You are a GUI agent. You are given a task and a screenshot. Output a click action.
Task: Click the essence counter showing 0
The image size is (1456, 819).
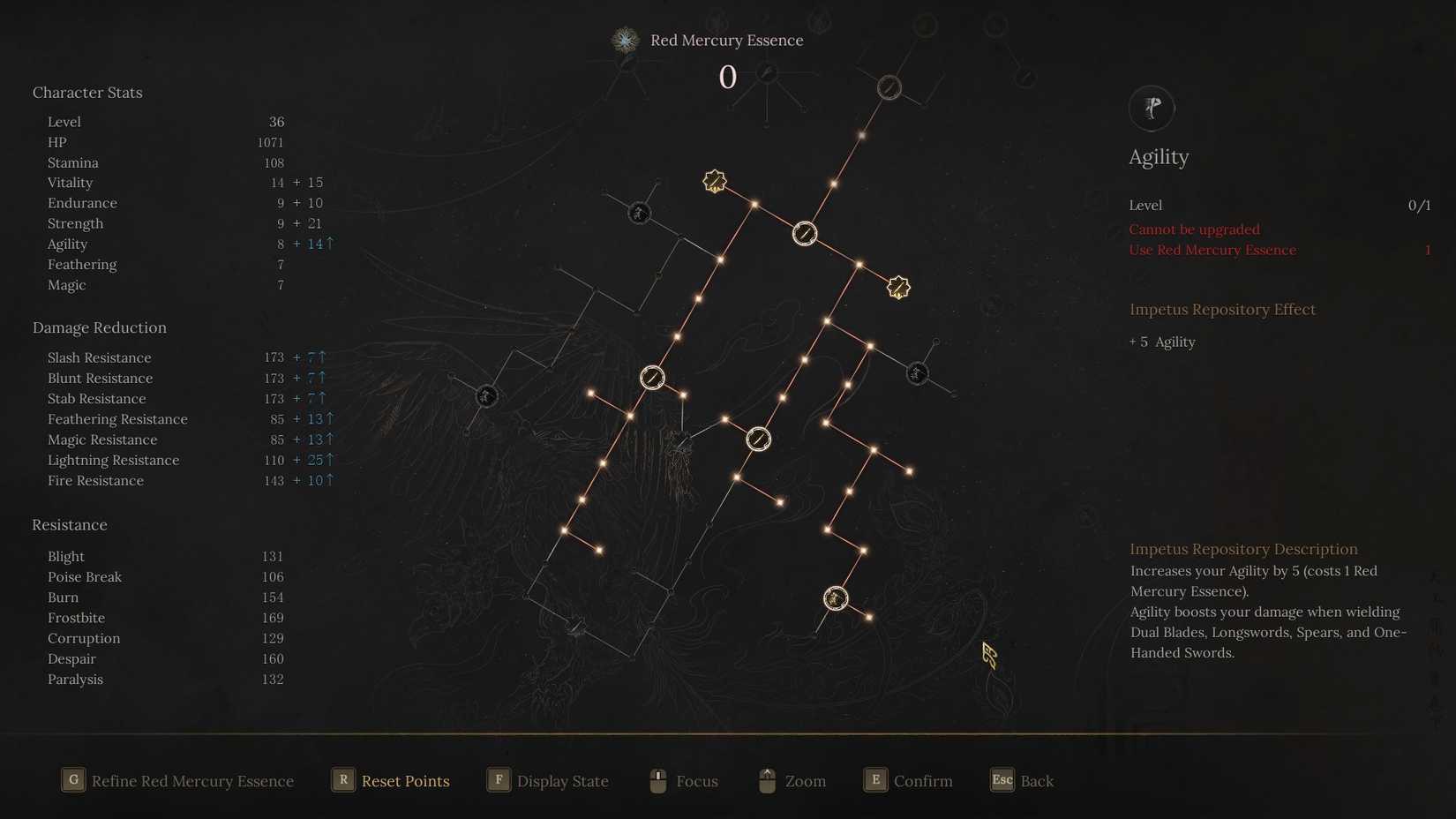coord(727,78)
